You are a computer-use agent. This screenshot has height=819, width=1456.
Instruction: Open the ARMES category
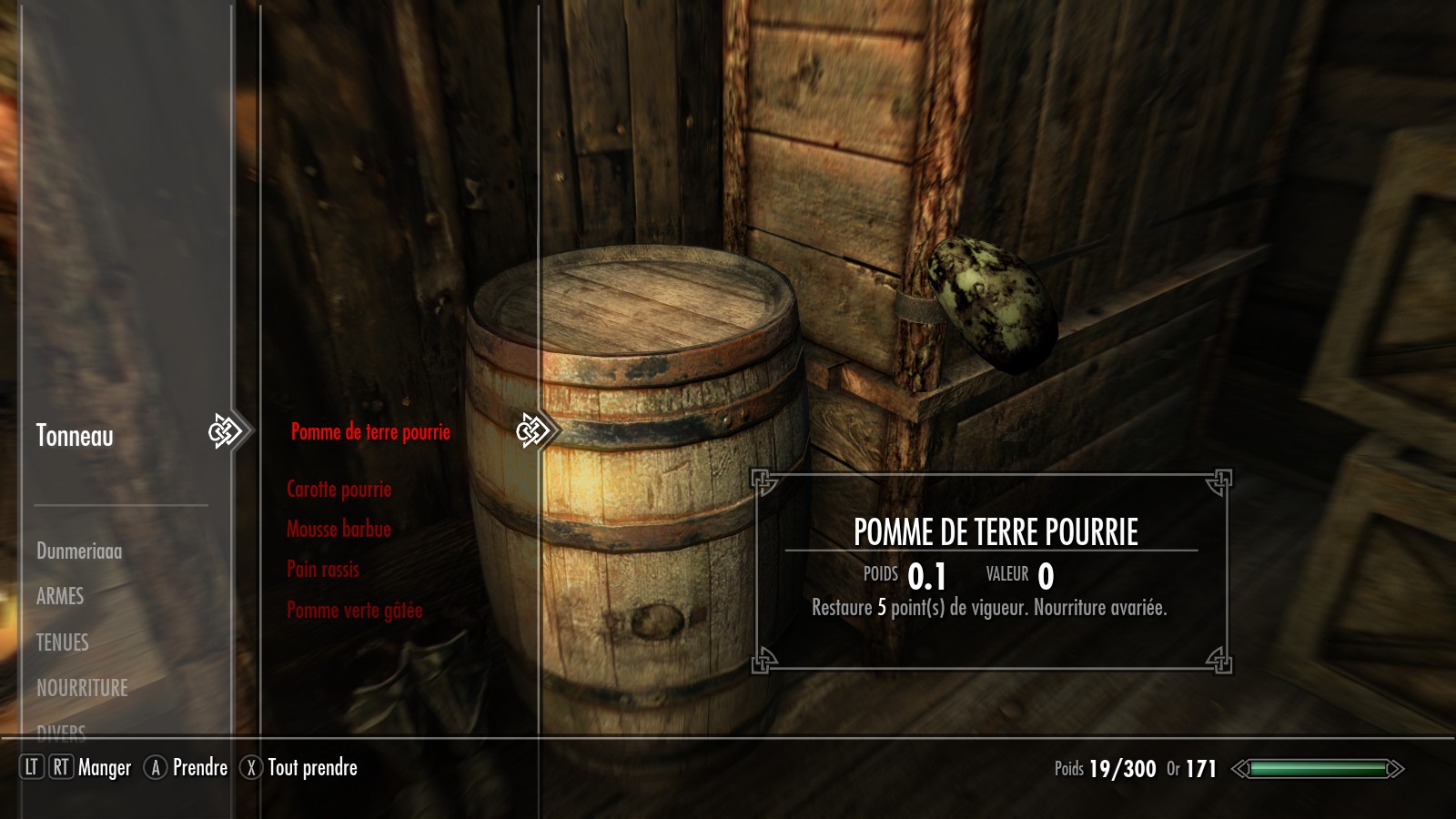coord(60,596)
